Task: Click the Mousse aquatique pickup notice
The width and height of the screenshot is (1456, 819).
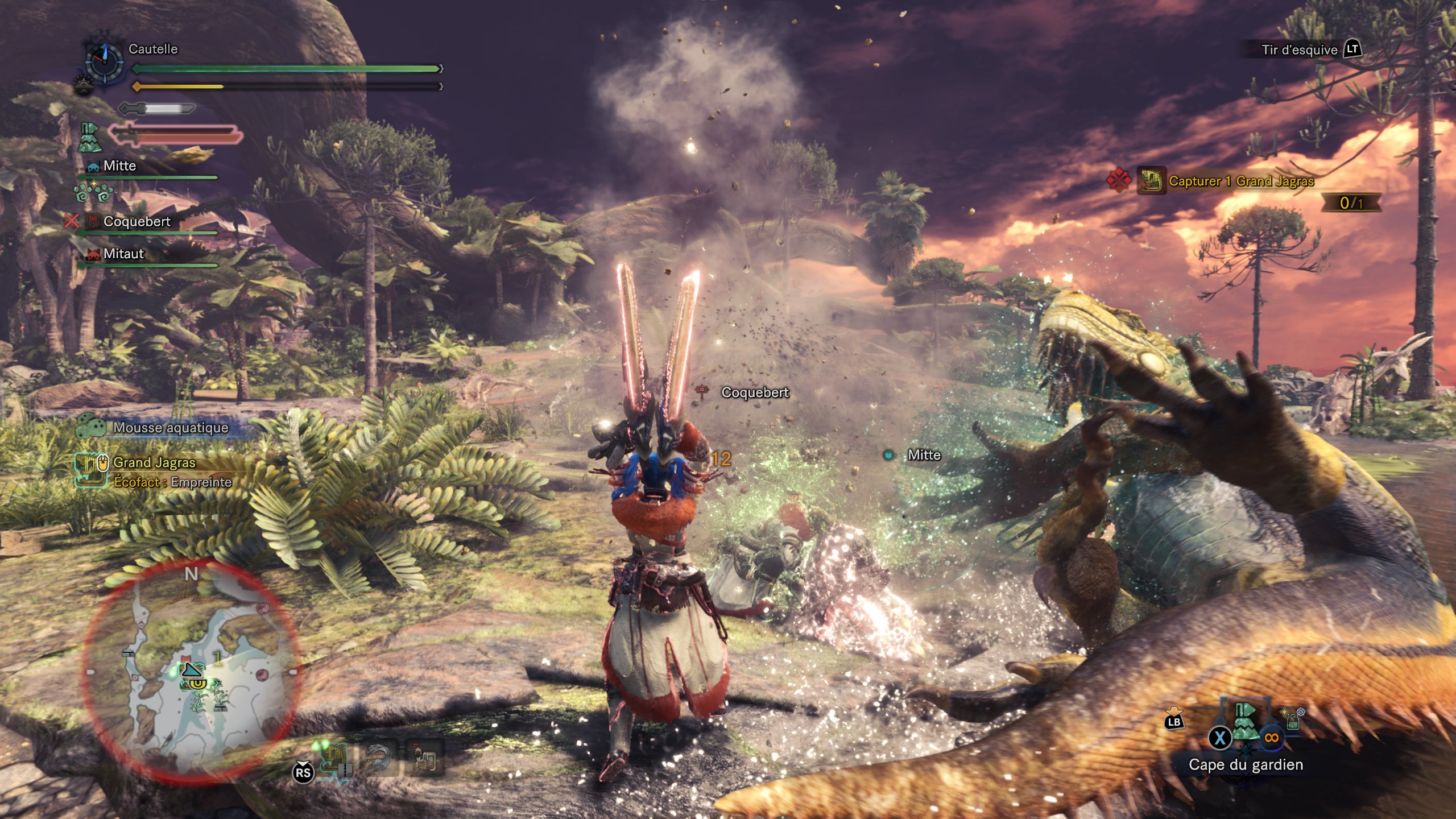Action: click(170, 428)
